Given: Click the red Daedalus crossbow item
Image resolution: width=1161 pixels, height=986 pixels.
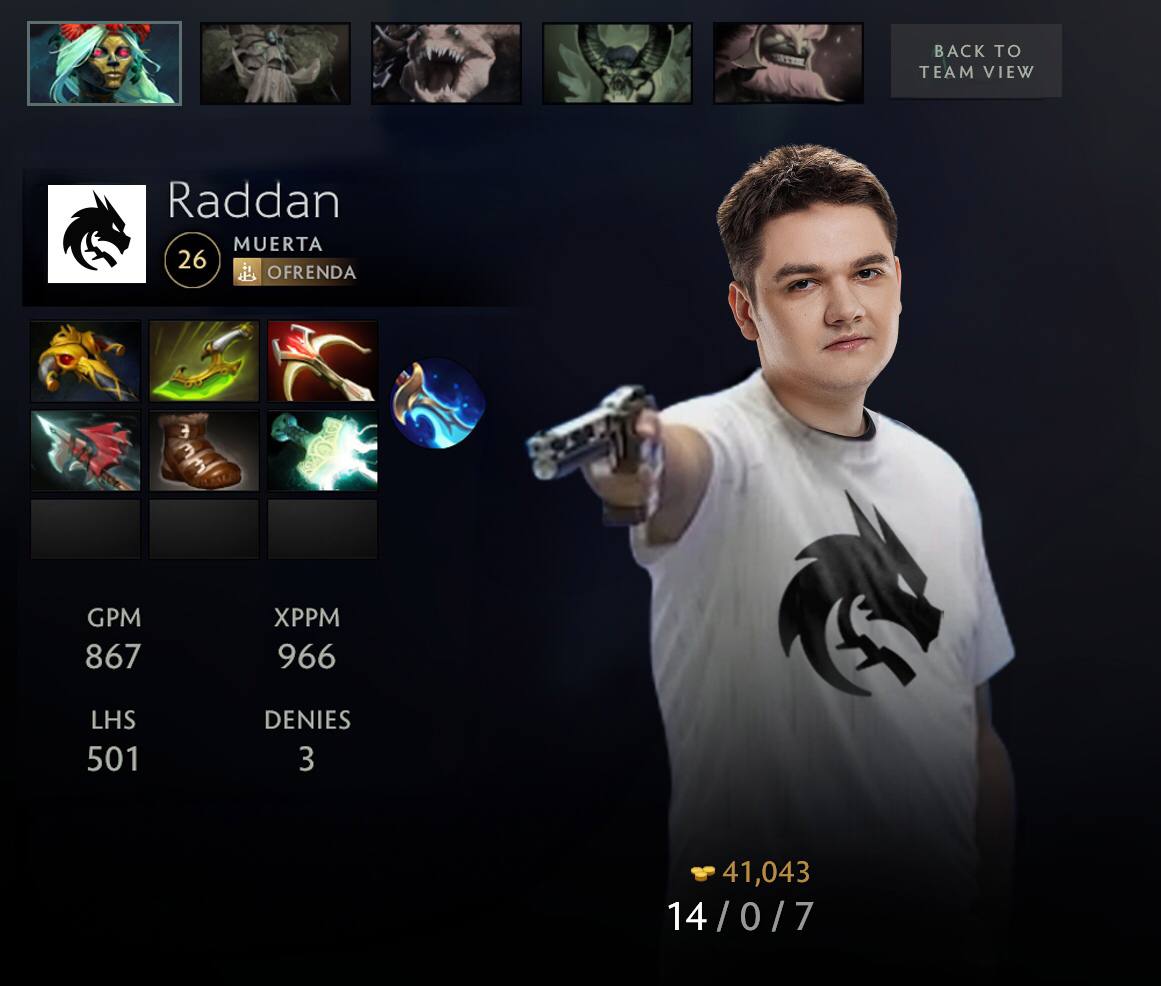Looking at the screenshot, I should pyautogui.click(x=322, y=361).
